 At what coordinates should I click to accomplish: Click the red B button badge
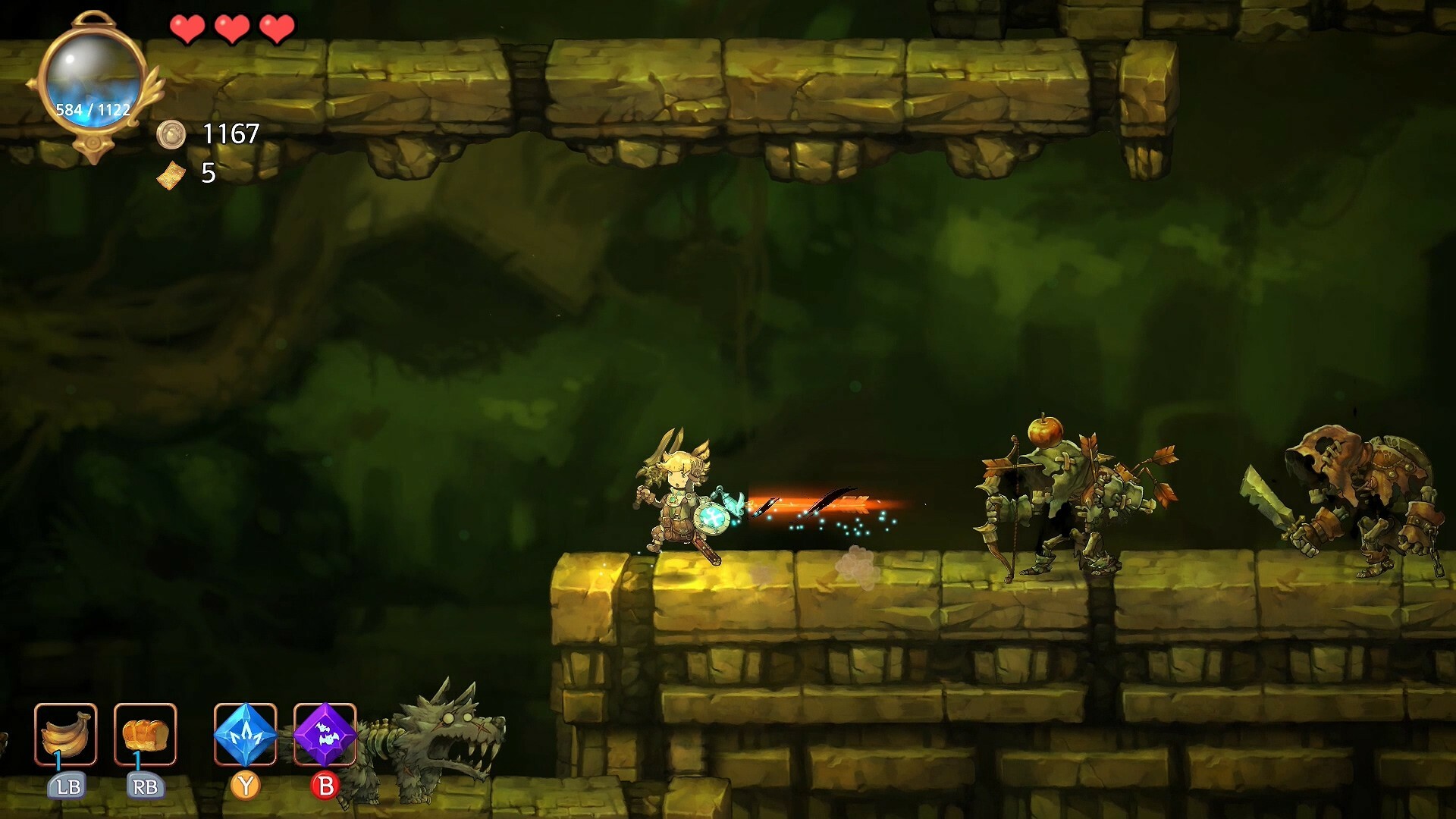coord(326,786)
